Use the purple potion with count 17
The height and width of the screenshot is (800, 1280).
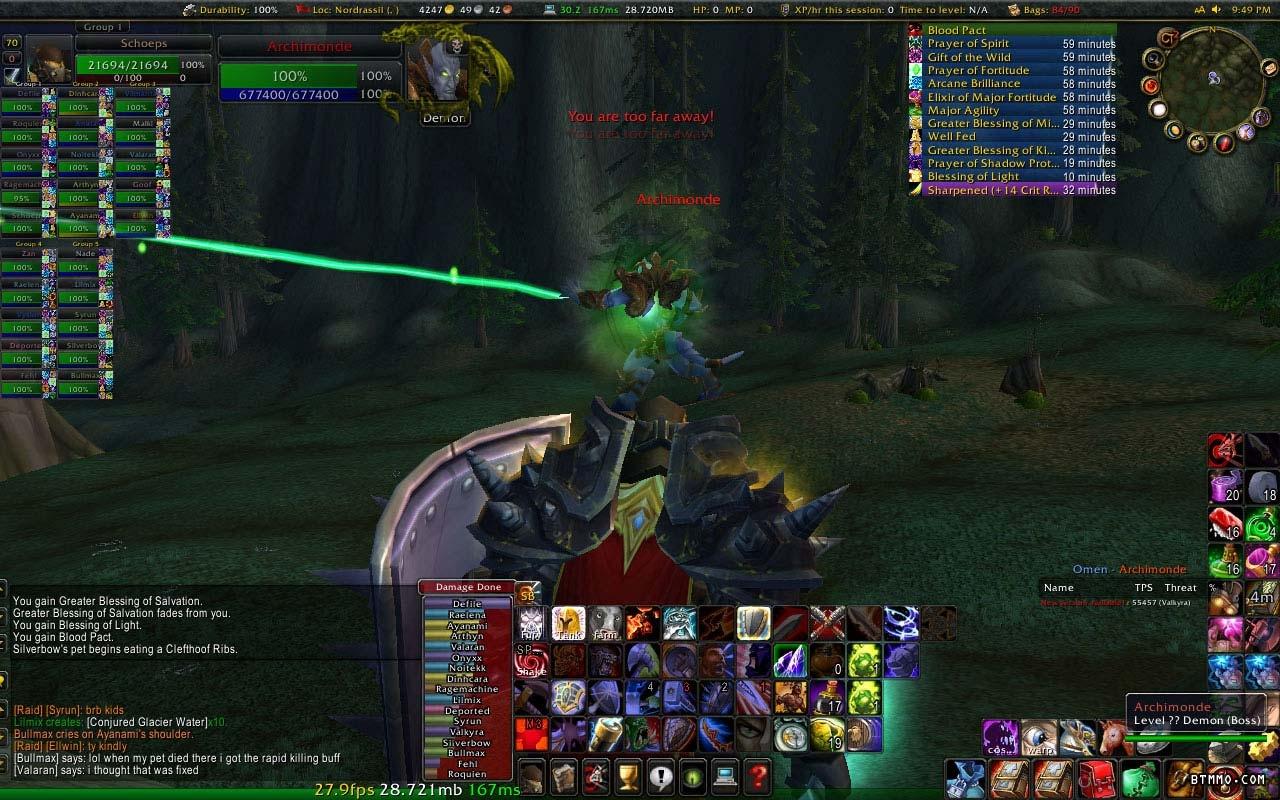point(829,697)
